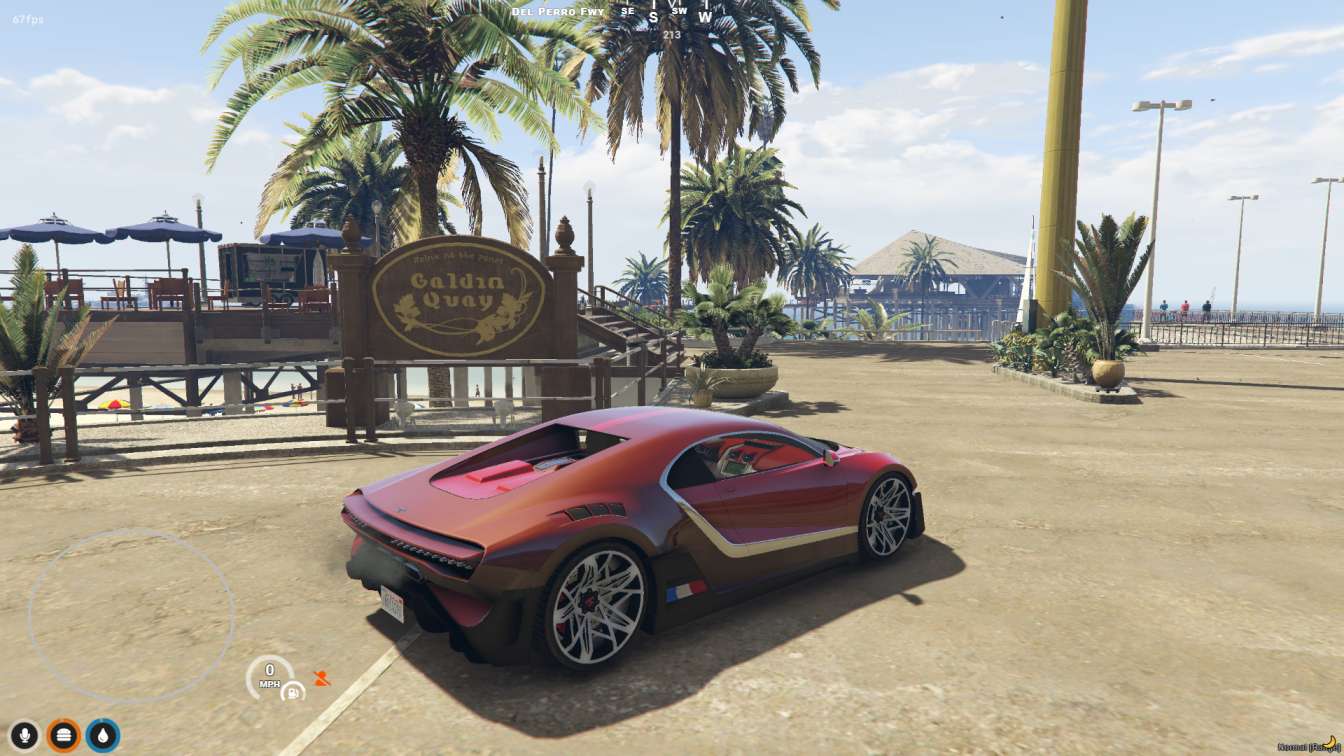The width and height of the screenshot is (1344, 756).
Task: Check the fuel pump gauge icon
Action: click(292, 691)
